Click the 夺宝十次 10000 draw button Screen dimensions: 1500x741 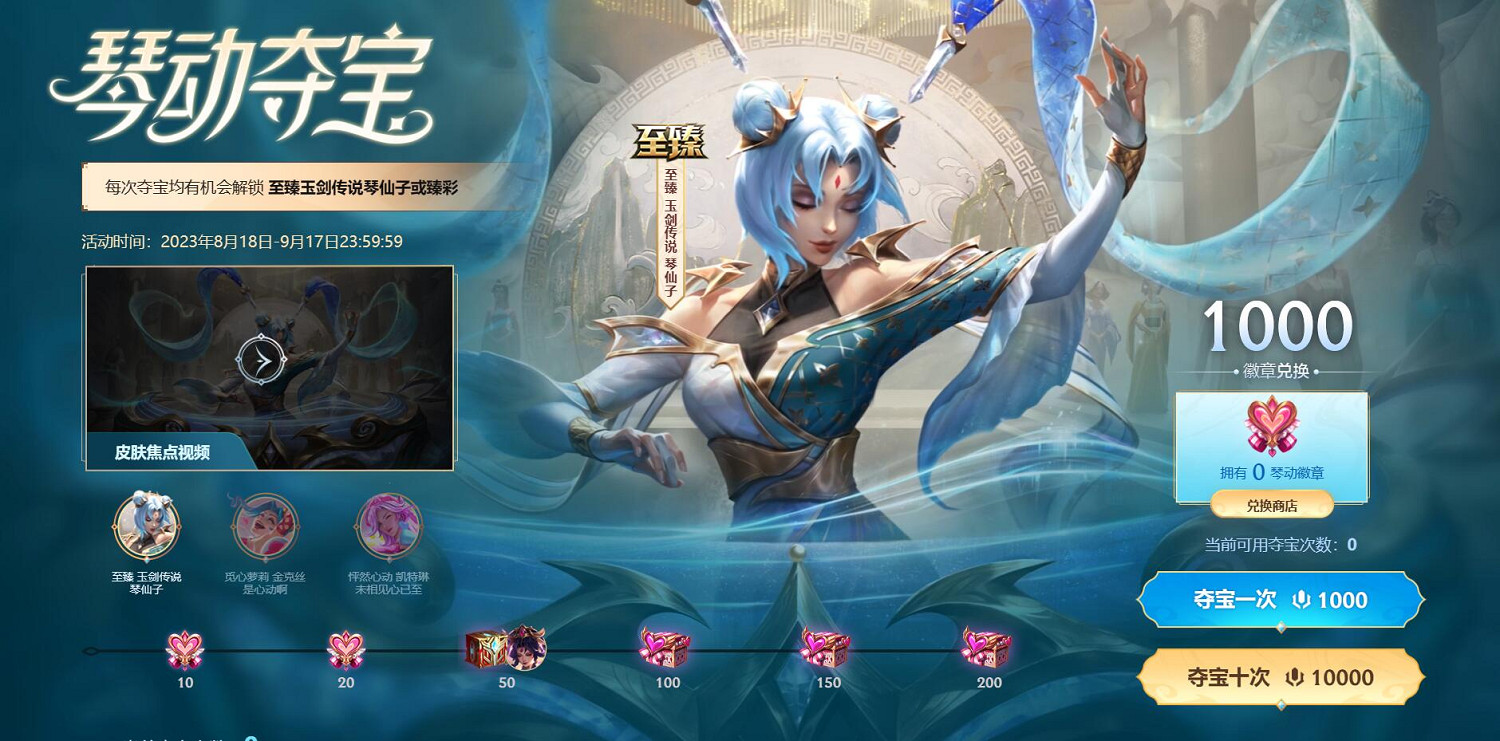click(x=1280, y=676)
